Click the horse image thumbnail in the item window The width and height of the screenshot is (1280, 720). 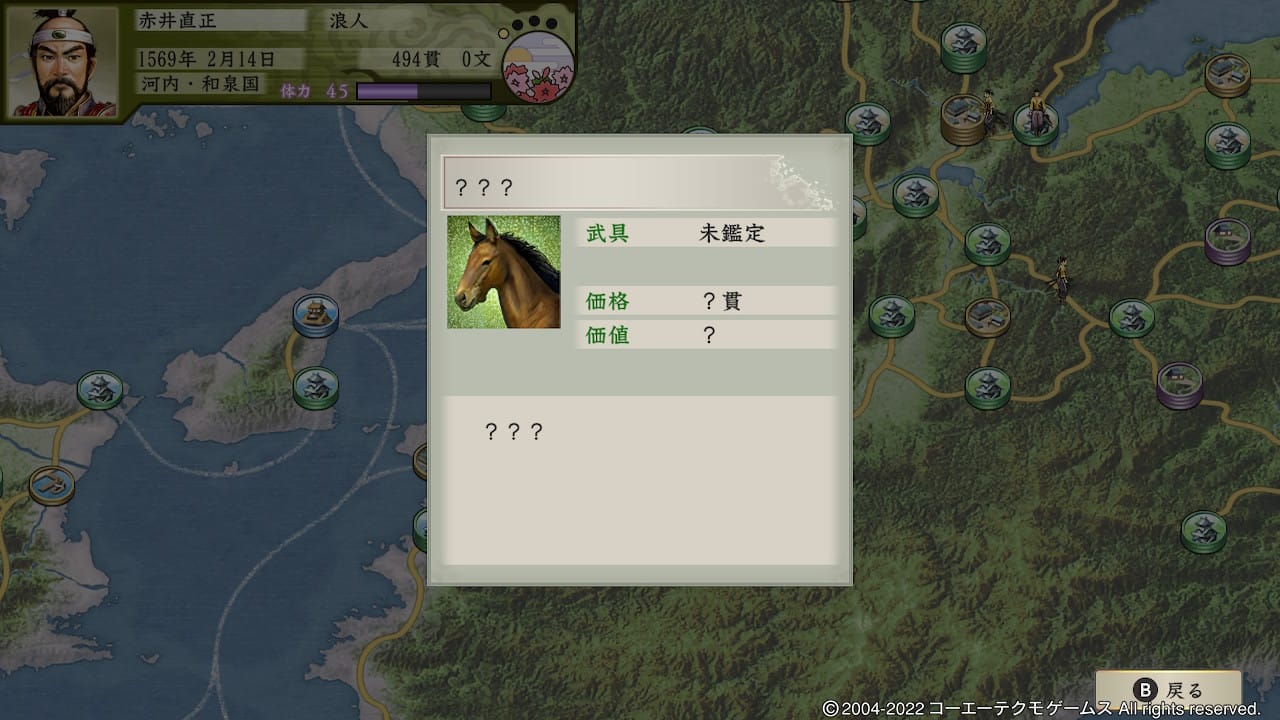click(x=503, y=270)
